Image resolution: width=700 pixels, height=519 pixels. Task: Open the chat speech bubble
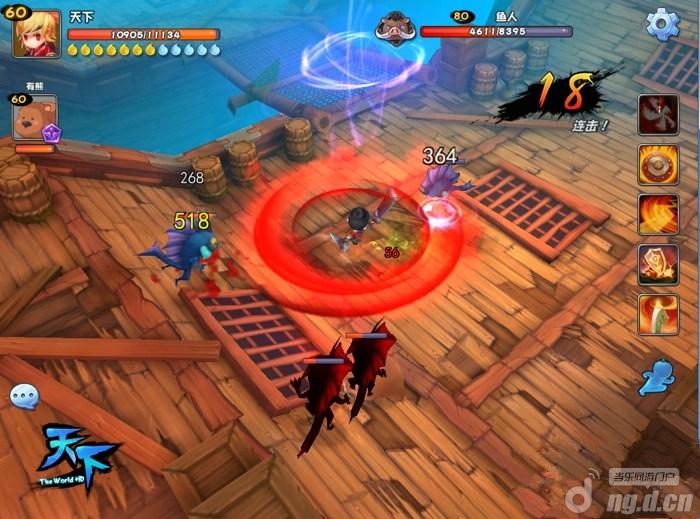24,397
